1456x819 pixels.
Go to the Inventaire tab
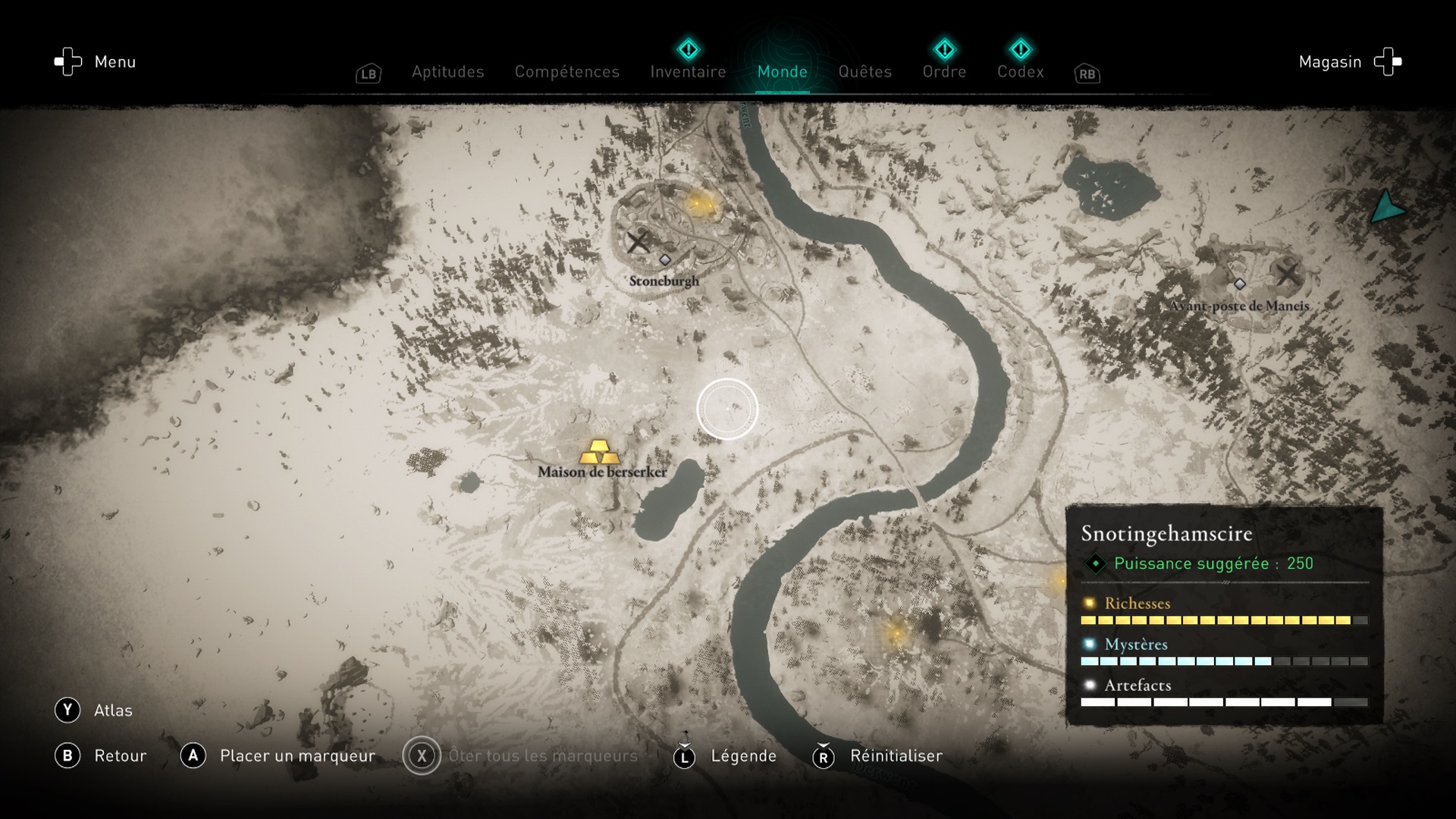point(688,72)
